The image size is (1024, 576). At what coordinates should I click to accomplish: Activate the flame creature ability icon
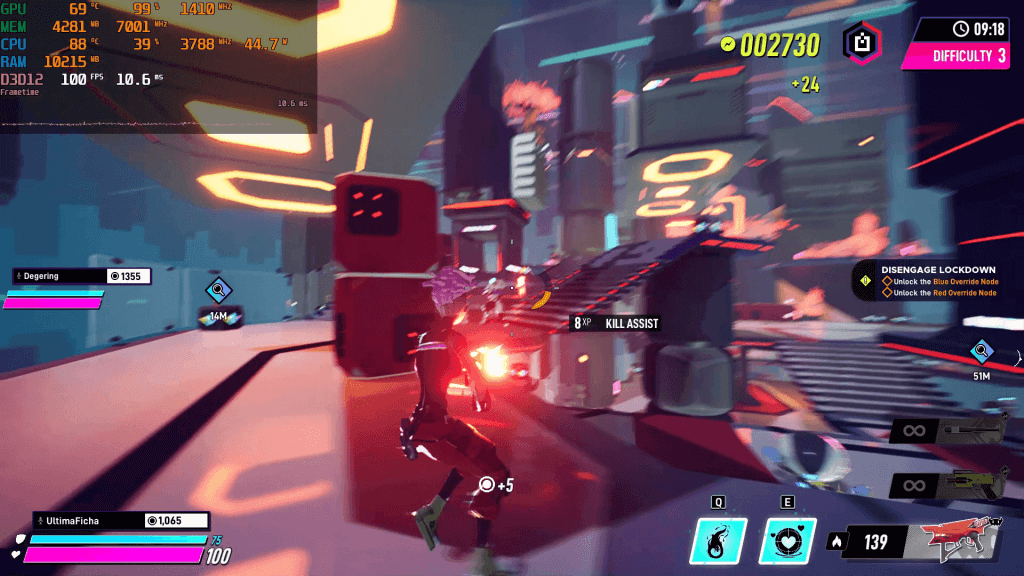719,541
